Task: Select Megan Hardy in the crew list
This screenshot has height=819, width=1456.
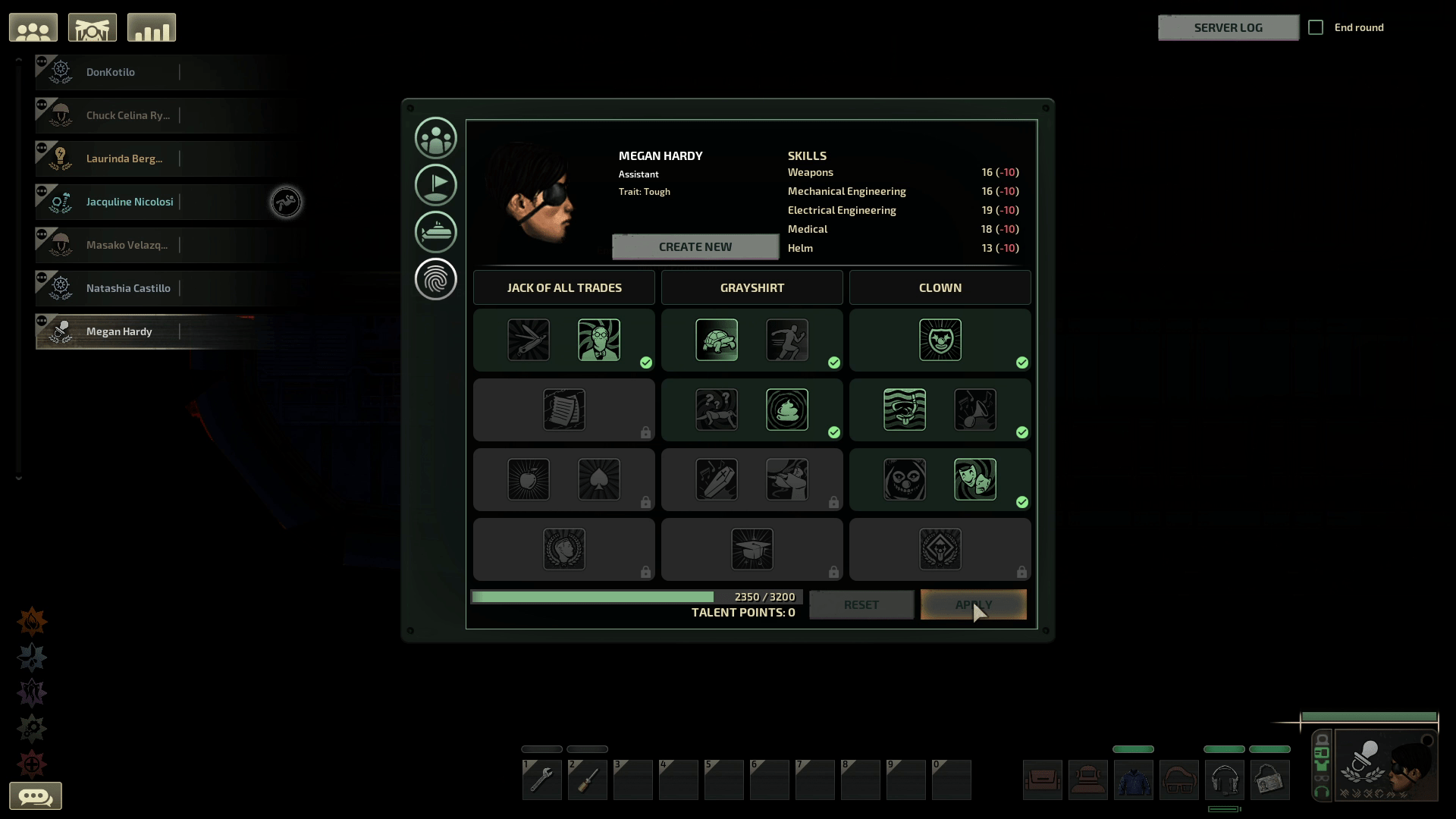Action: pyautogui.click(x=118, y=331)
